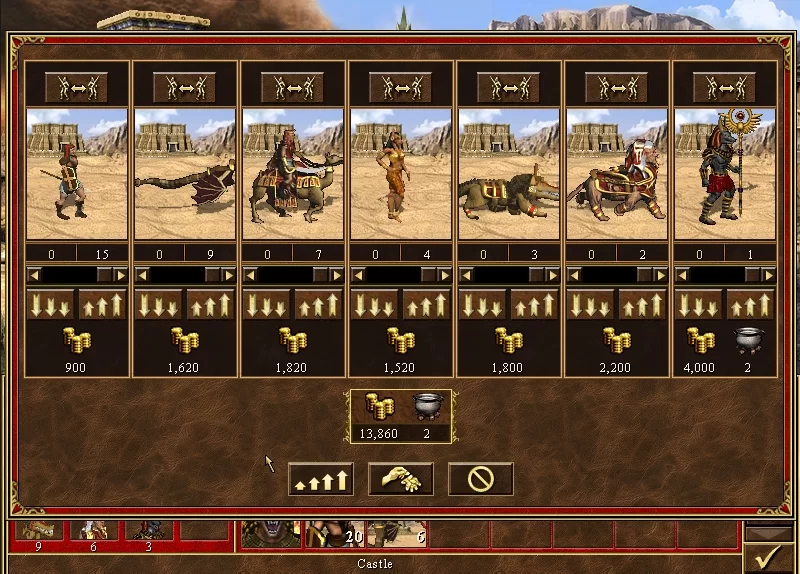Toggle the swap button above the spearman portrait
Viewport: 800px width, 574px height.
77,87
